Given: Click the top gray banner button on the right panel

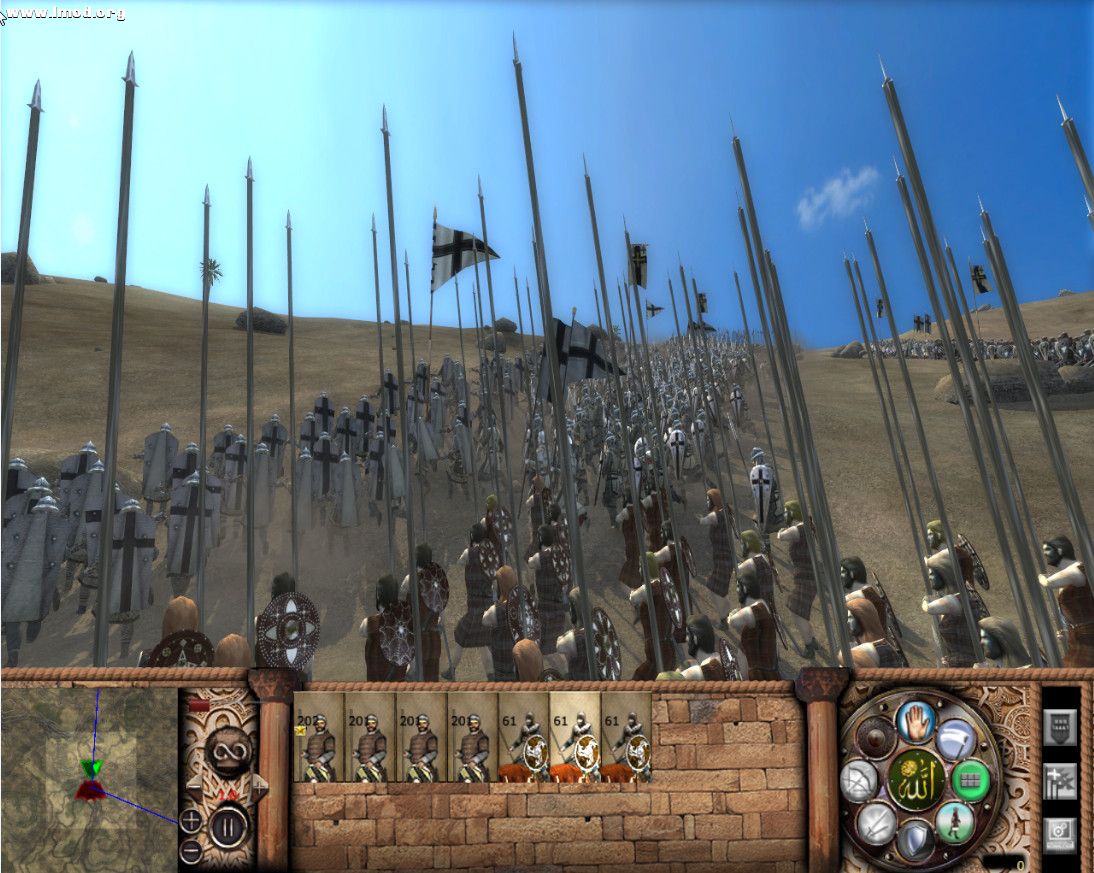Looking at the screenshot, I should (x=1060, y=727).
